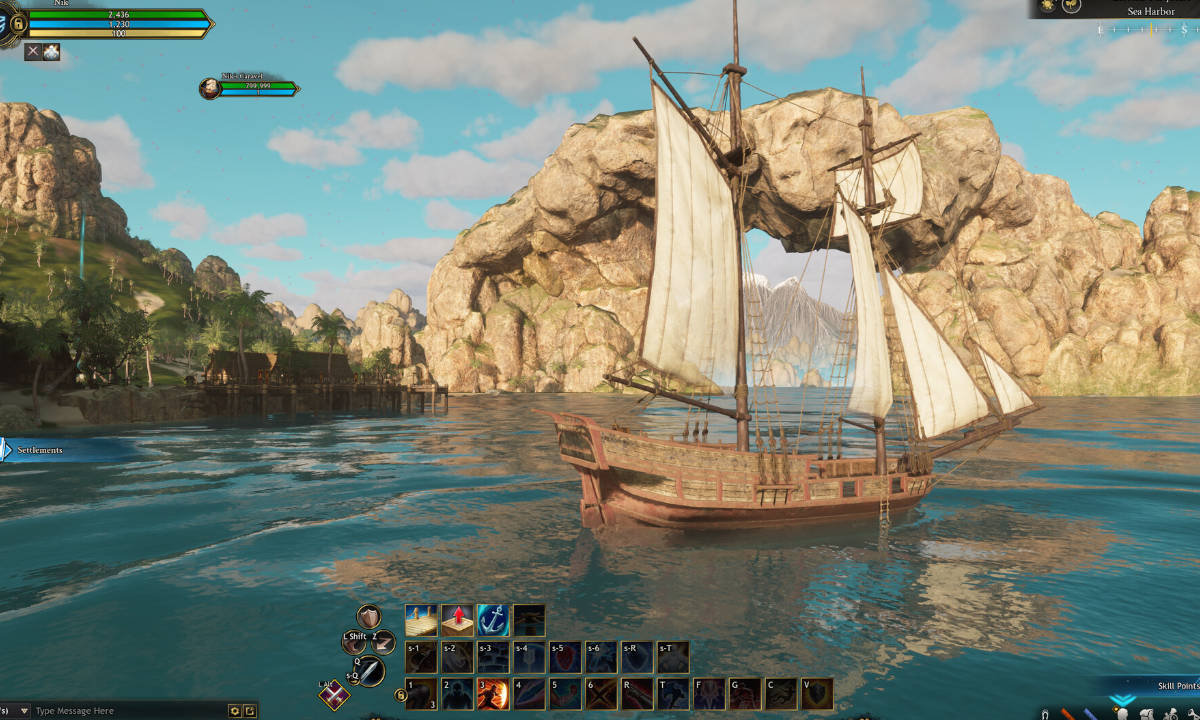Click the Sea Harbor location label

[x=1150, y=11]
